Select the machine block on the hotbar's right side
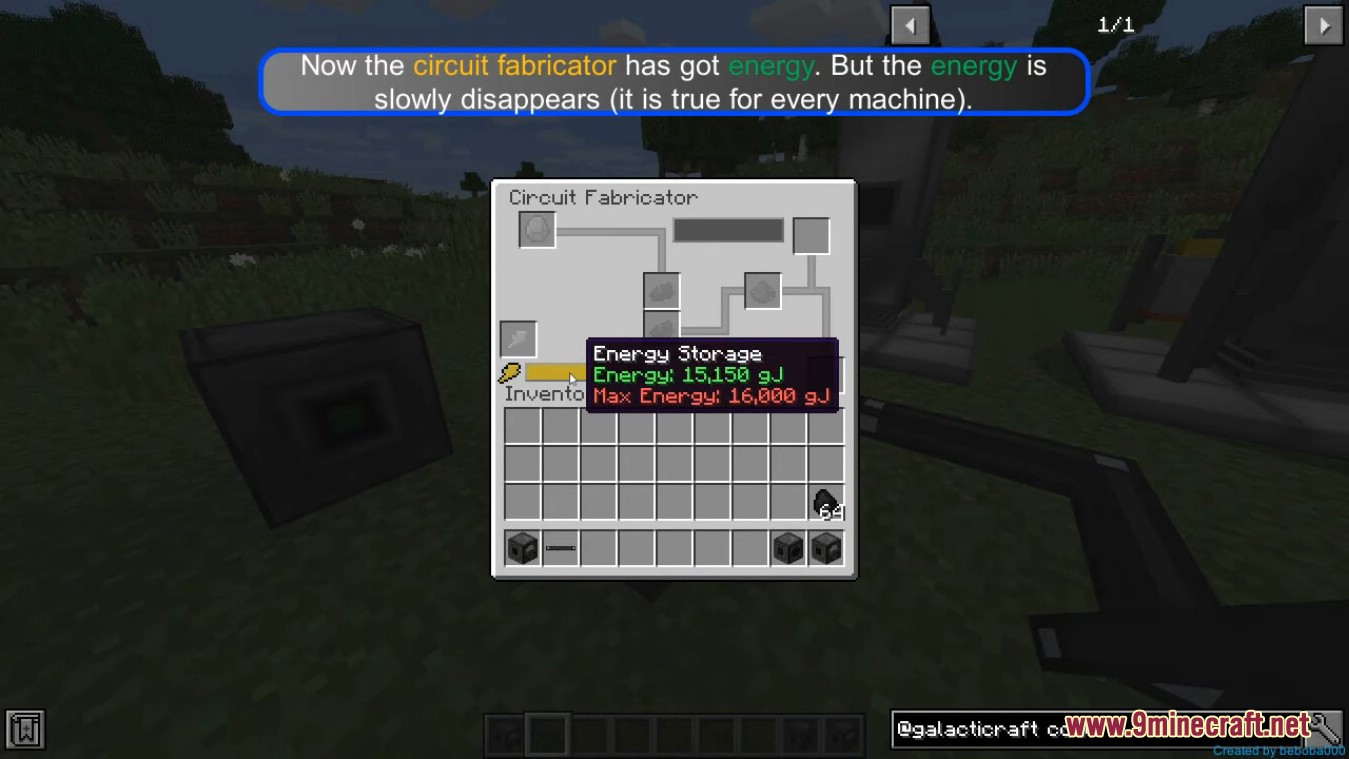The image size is (1349, 759). click(x=826, y=548)
